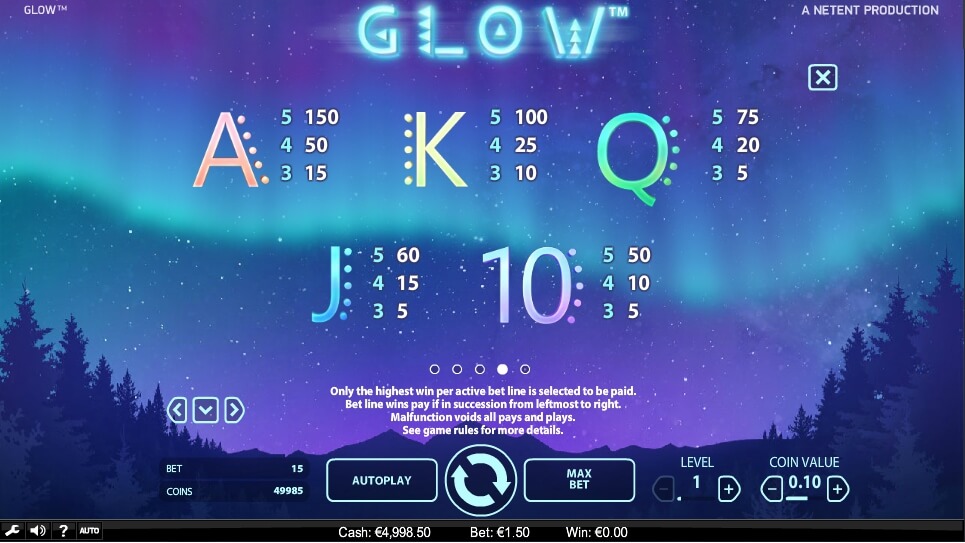This screenshot has height=543, width=965.
Task: Advance to the next paytable page arrow
Action: (234, 409)
